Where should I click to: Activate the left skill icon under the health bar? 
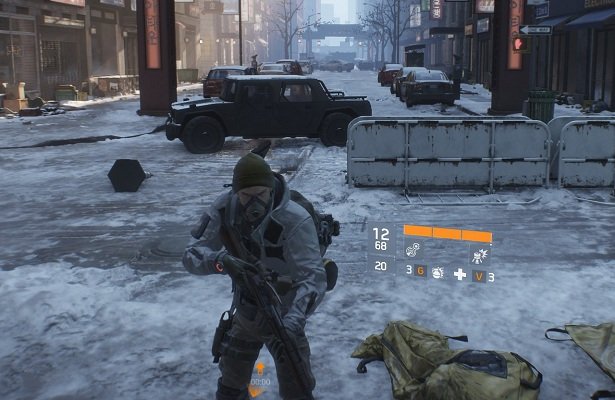(x=413, y=249)
